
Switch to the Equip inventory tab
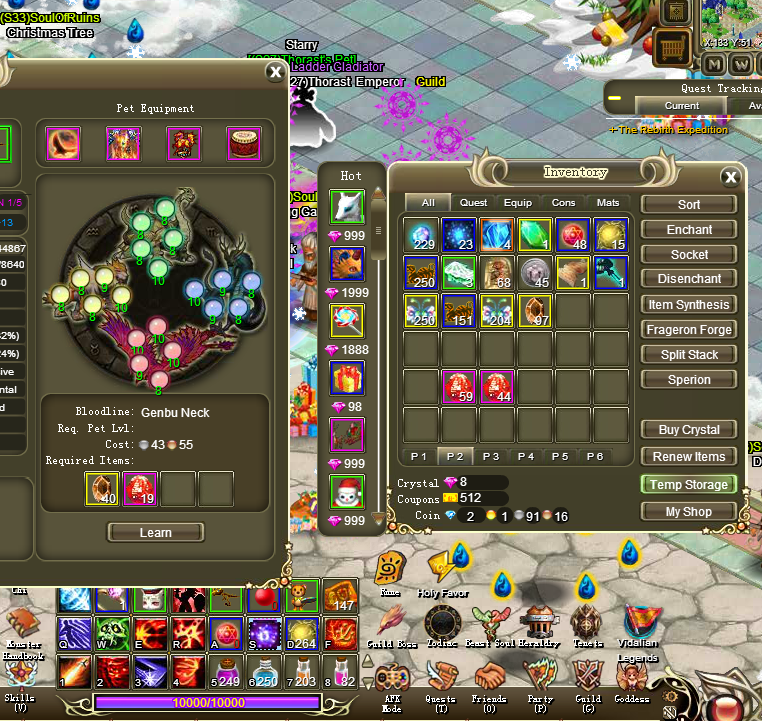[x=518, y=203]
